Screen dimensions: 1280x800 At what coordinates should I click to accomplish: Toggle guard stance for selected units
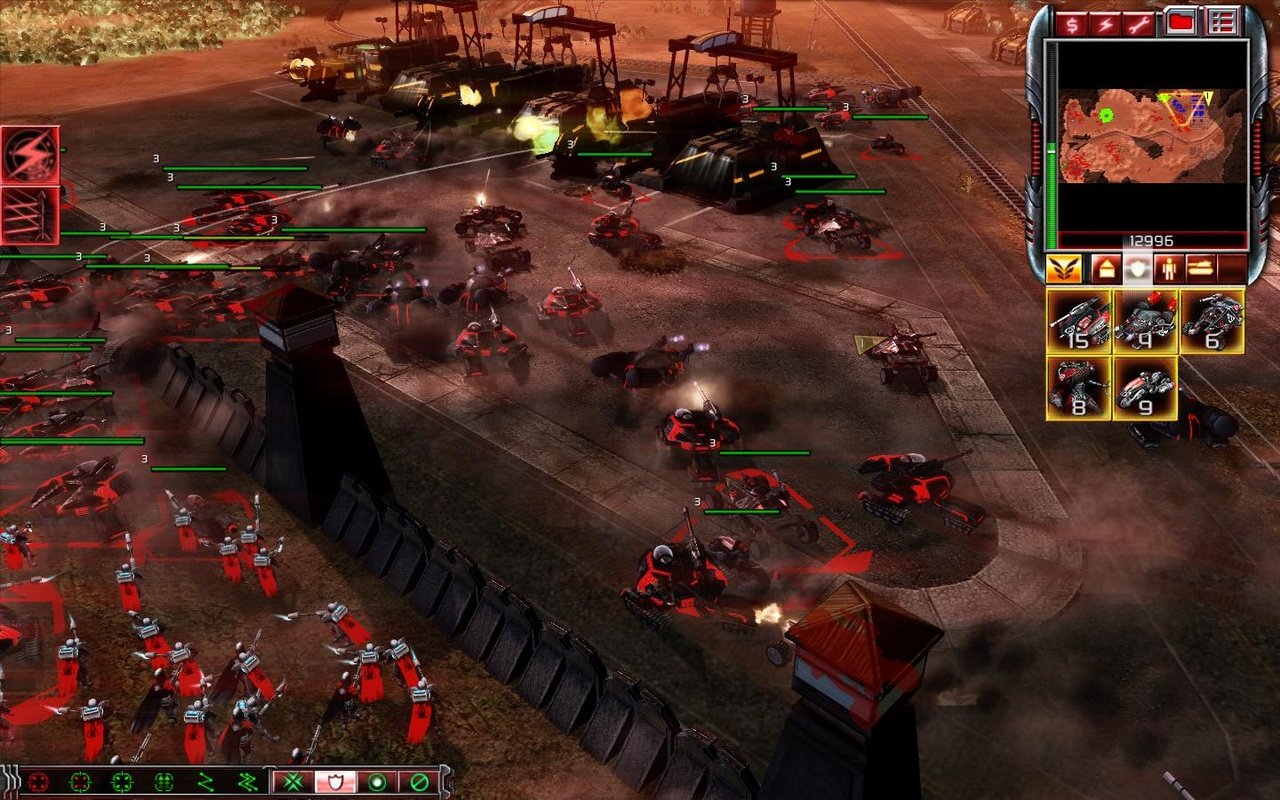[x=336, y=780]
